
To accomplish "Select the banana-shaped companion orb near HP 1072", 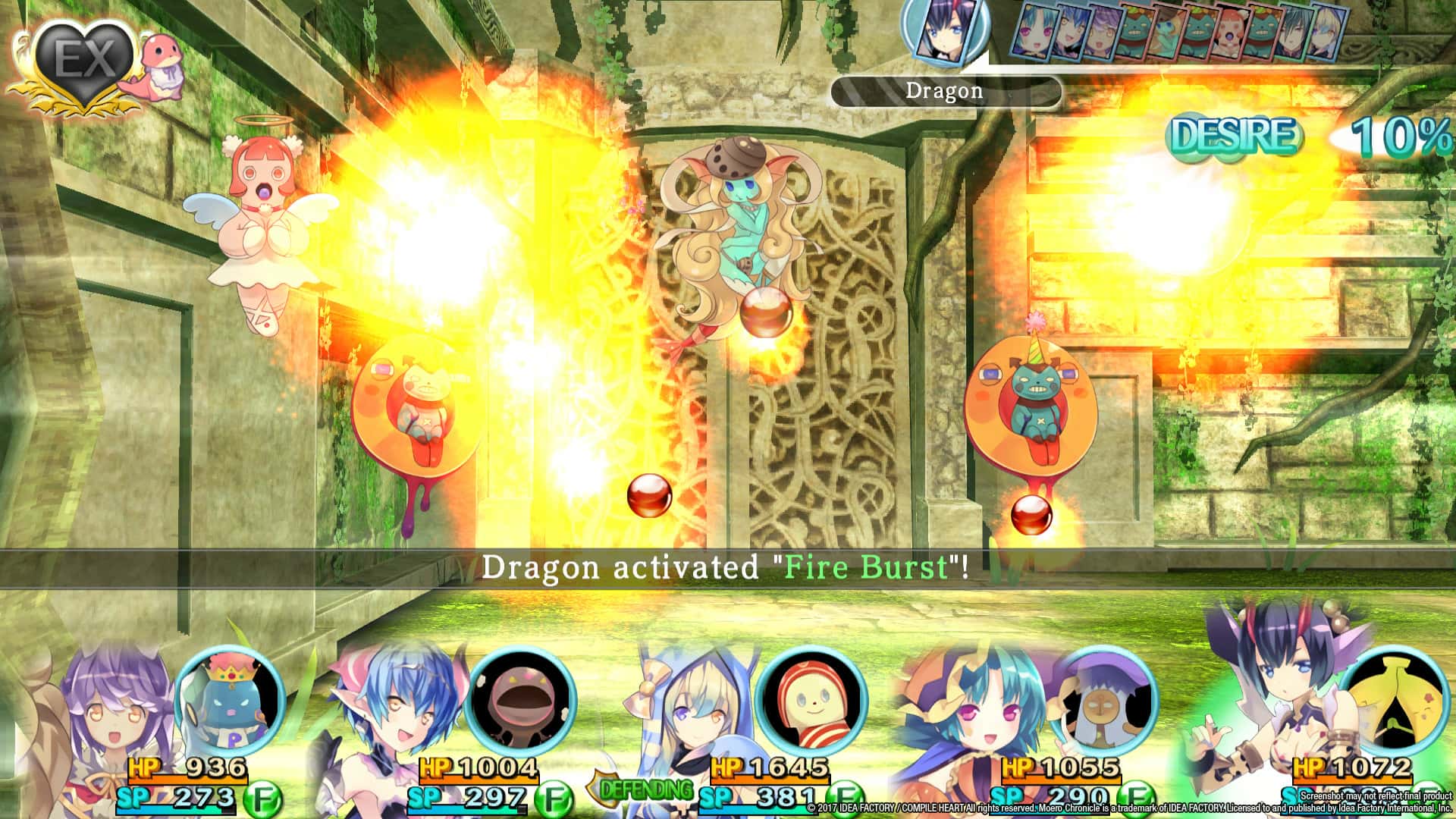I will pos(1395,705).
